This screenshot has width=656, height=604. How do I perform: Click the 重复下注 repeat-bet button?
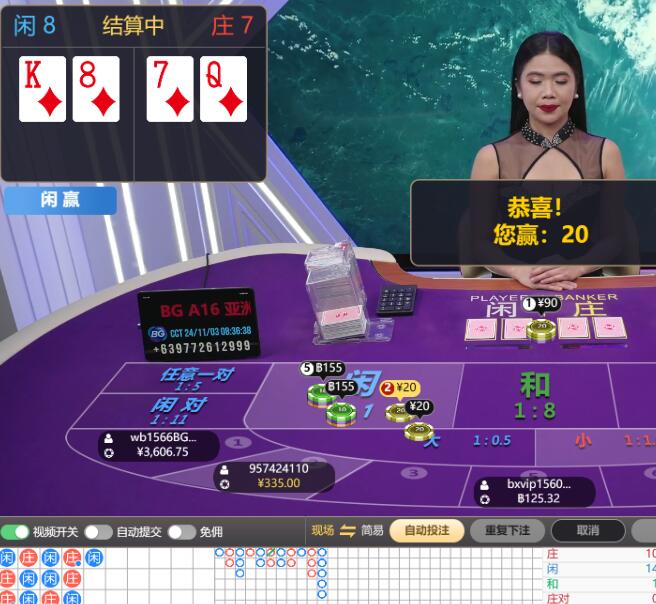(506, 531)
